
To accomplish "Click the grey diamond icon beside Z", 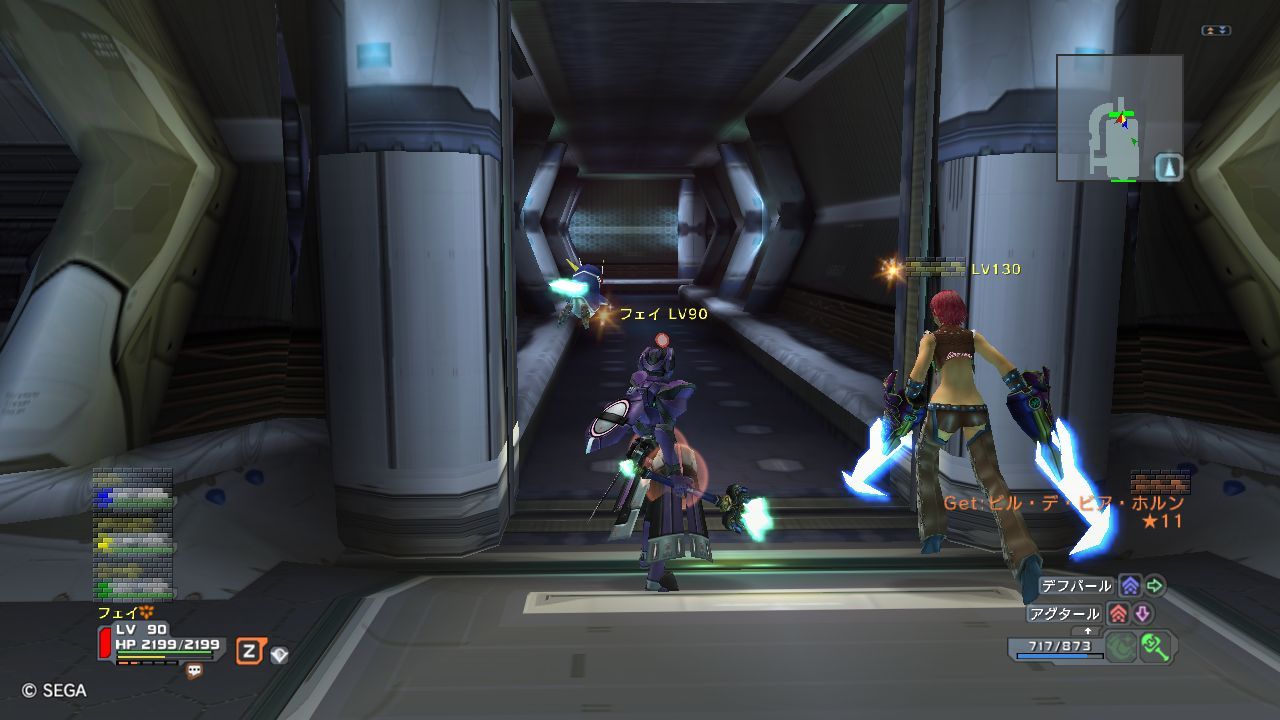I will (x=279, y=655).
